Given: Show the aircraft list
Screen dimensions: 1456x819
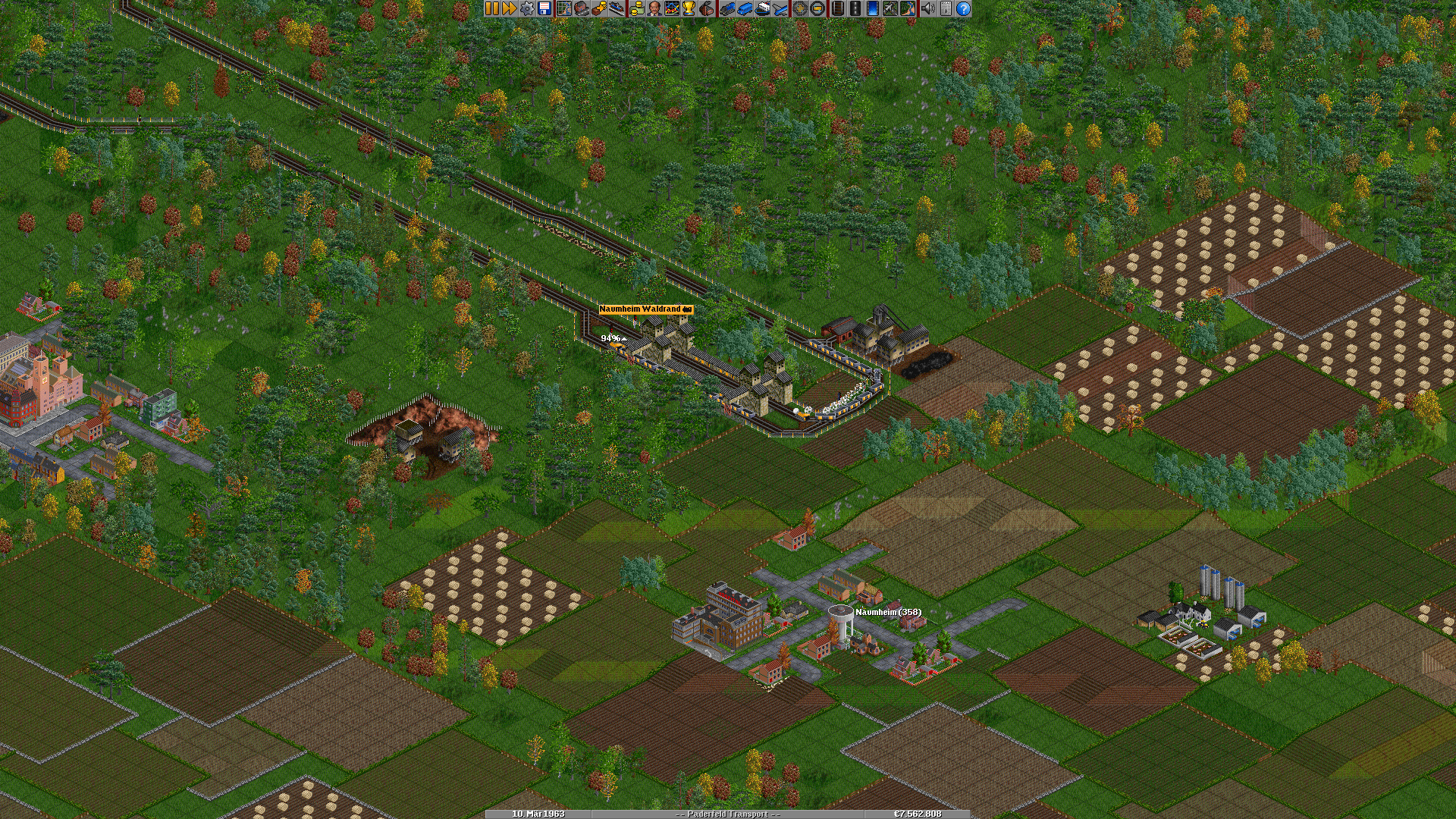Looking at the screenshot, I should (x=780, y=8).
